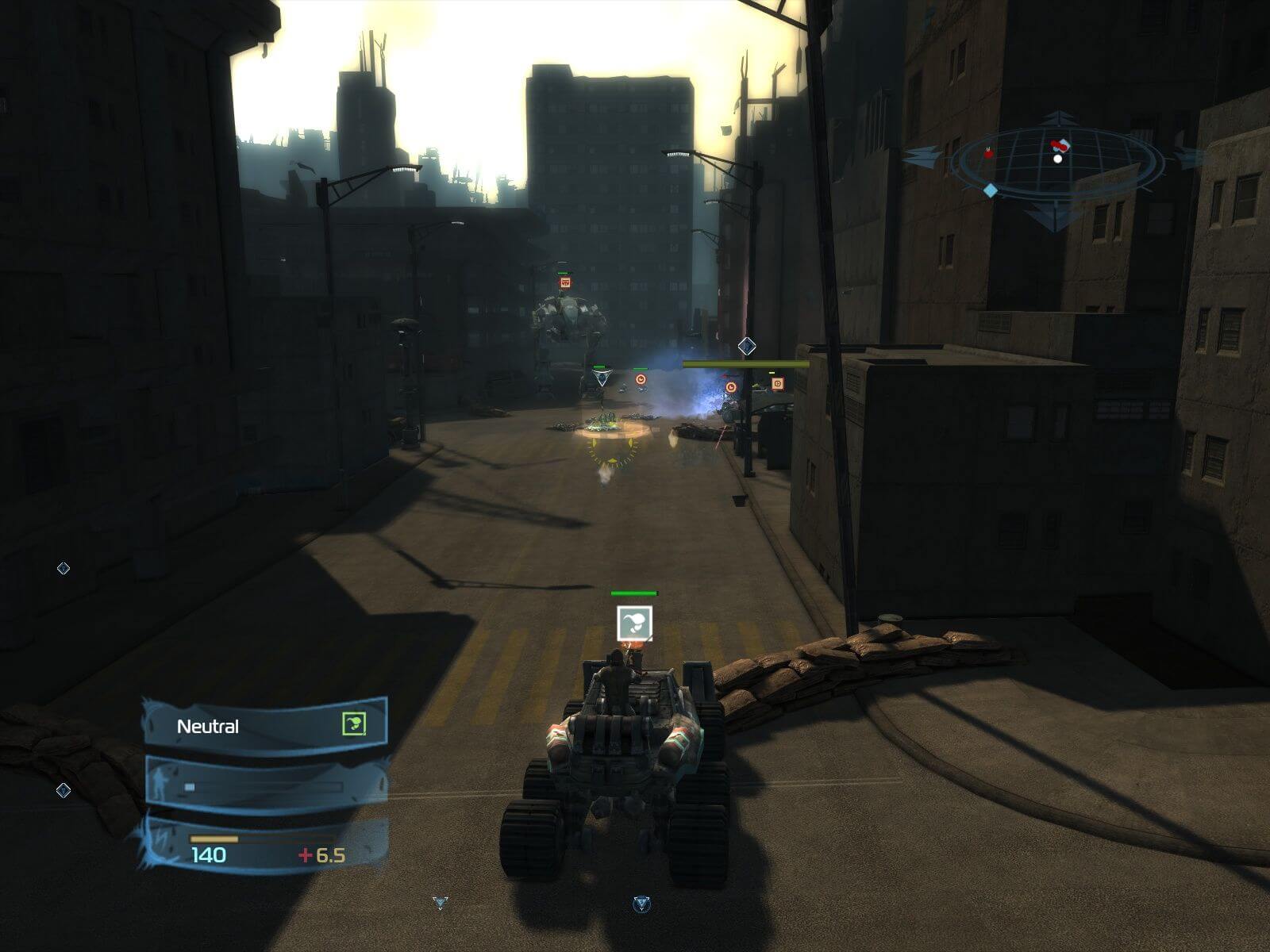Click the circled triangle marker at the screen bottom
This screenshot has width=1270, height=952.
[x=641, y=904]
